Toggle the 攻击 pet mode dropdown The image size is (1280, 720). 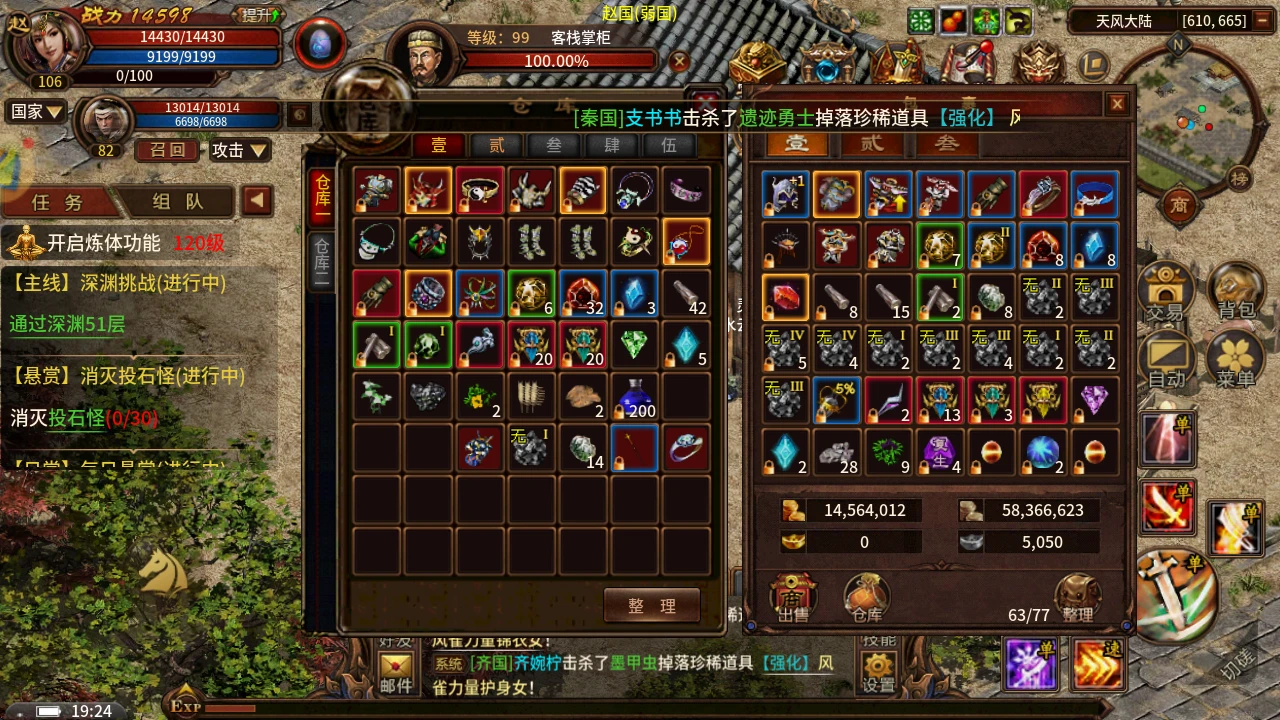pyautogui.click(x=239, y=150)
